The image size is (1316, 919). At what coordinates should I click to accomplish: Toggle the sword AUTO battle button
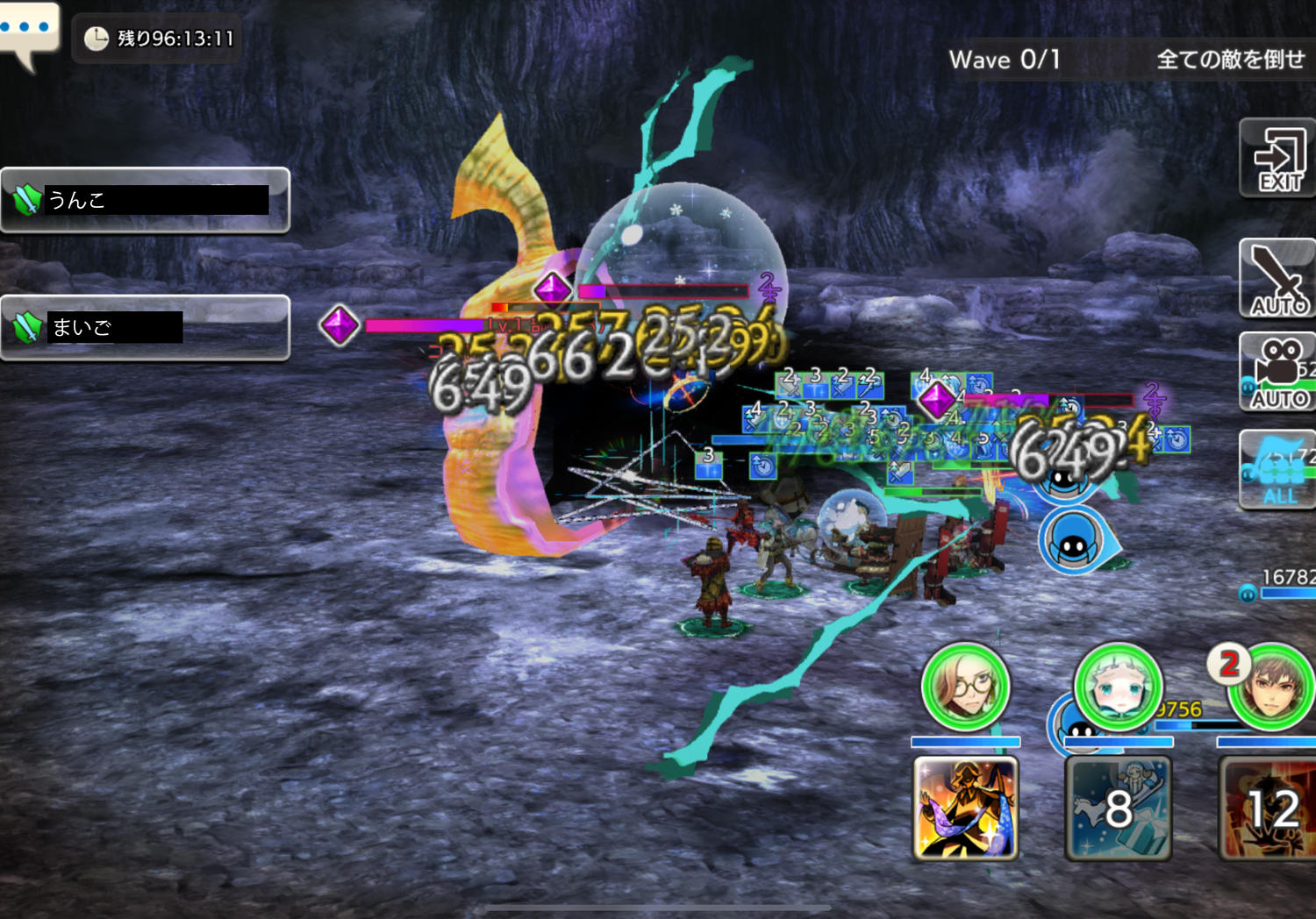(x=1277, y=279)
